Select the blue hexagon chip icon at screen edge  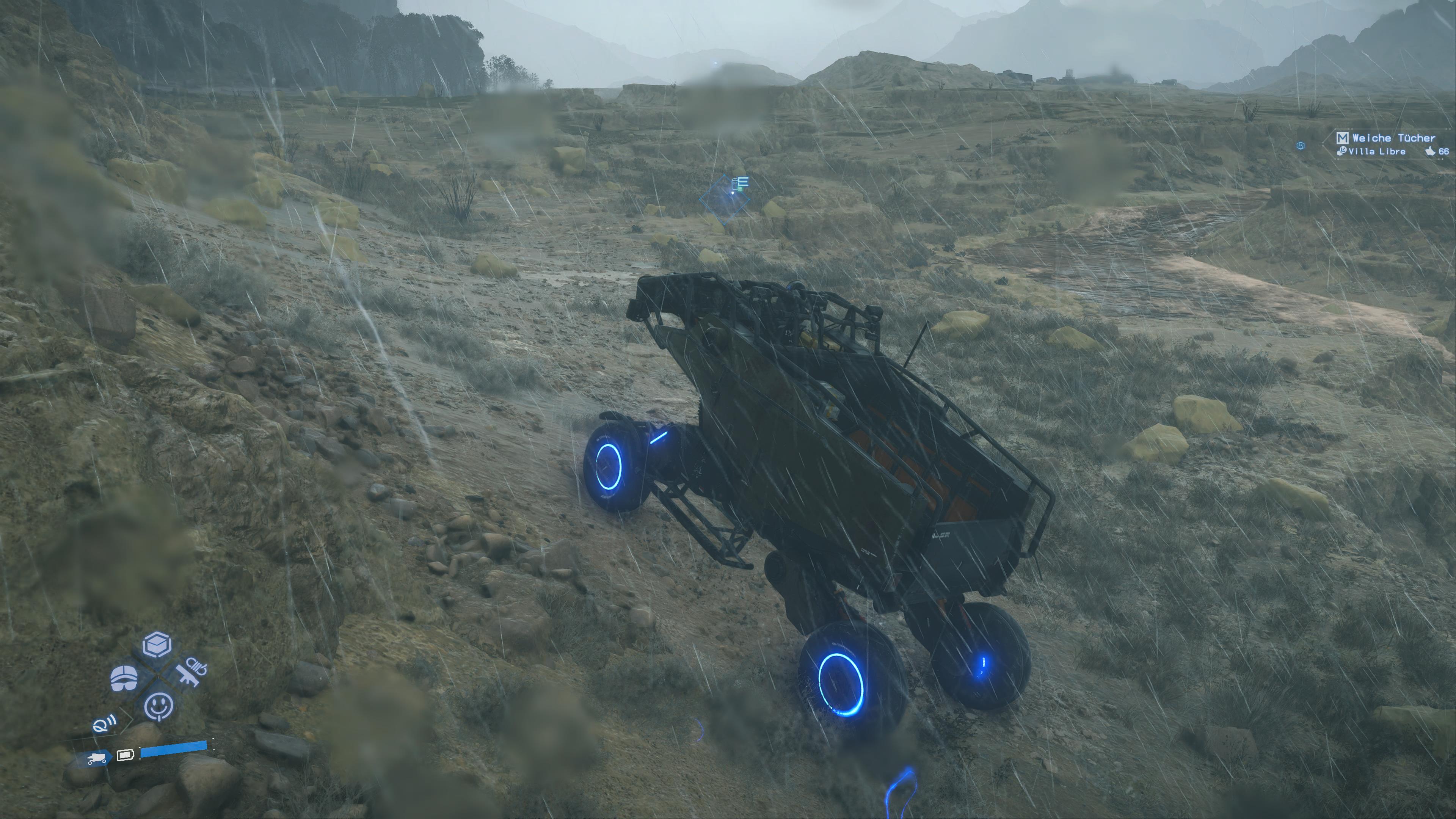[1301, 146]
